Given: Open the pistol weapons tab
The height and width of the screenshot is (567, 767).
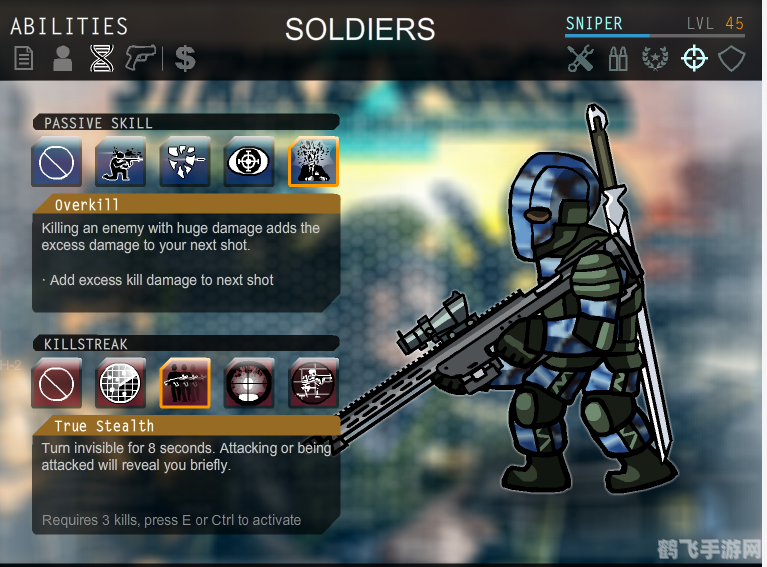Looking at the screenshot, I should click(x=141, y=59).
